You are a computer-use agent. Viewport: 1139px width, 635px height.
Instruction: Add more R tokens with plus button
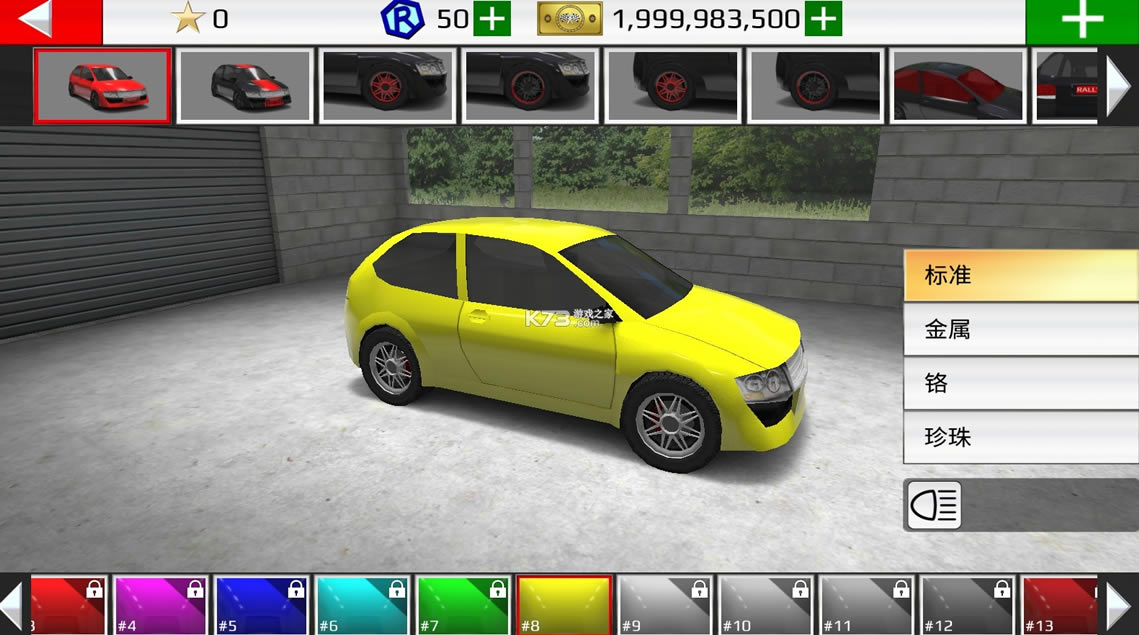tap(491, 19)
